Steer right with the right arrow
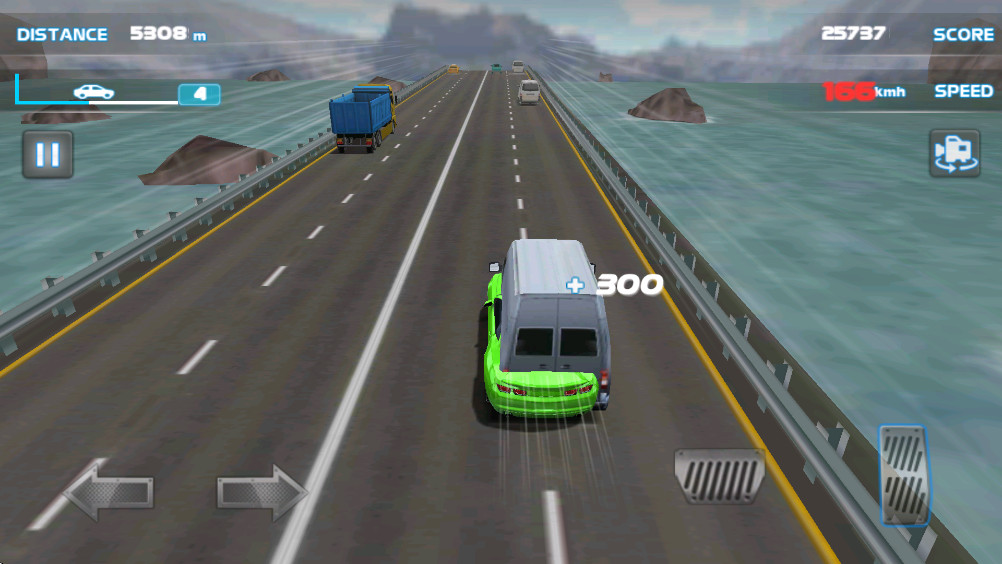Screen dimensions: 1002x564 click(263, 492)
